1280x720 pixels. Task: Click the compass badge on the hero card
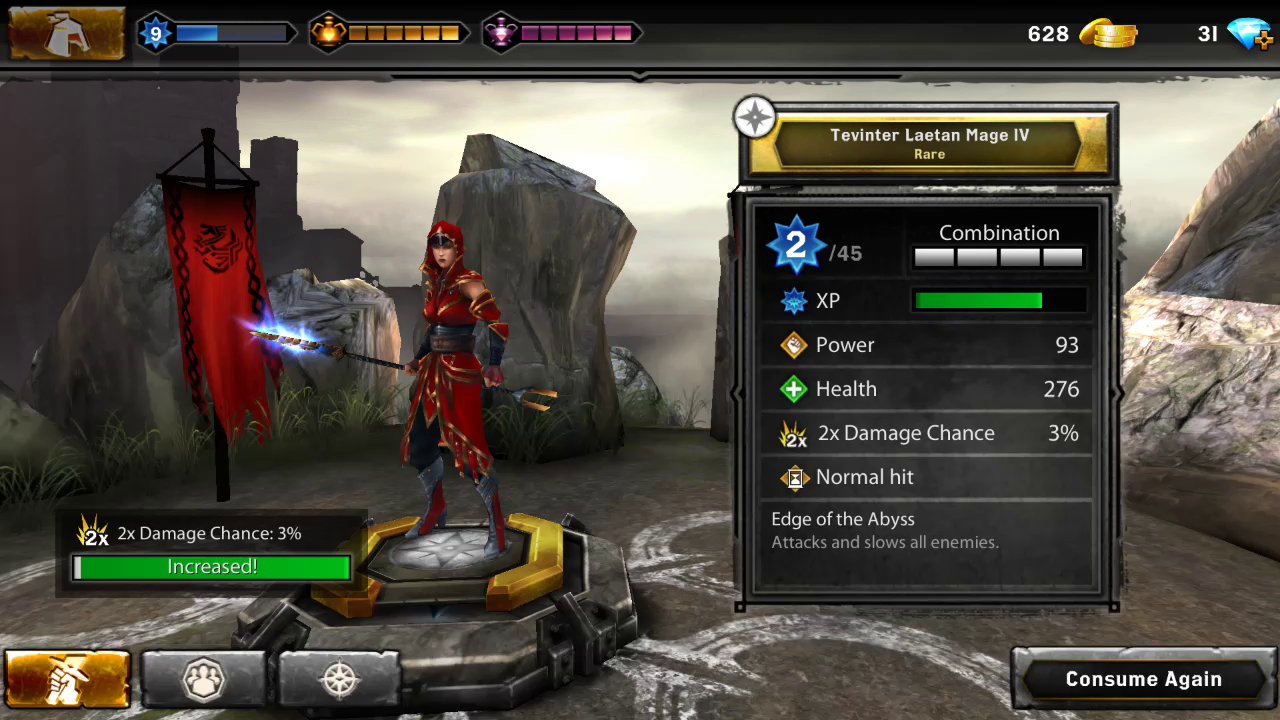pyautogui.click(x=755, y=118)
